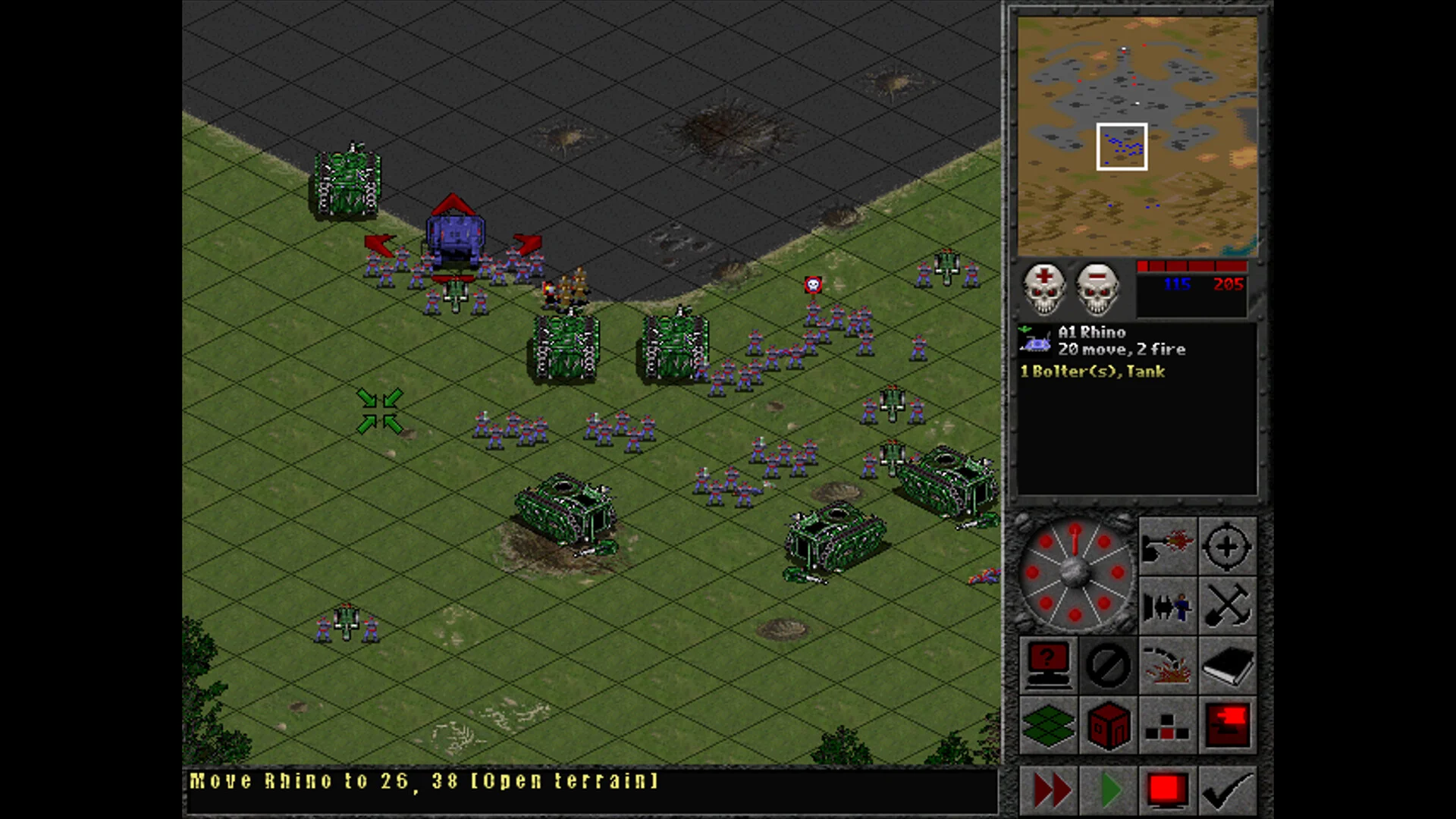
Task: Open the question-mark computer help button
Action: (x=1048, y=665)
